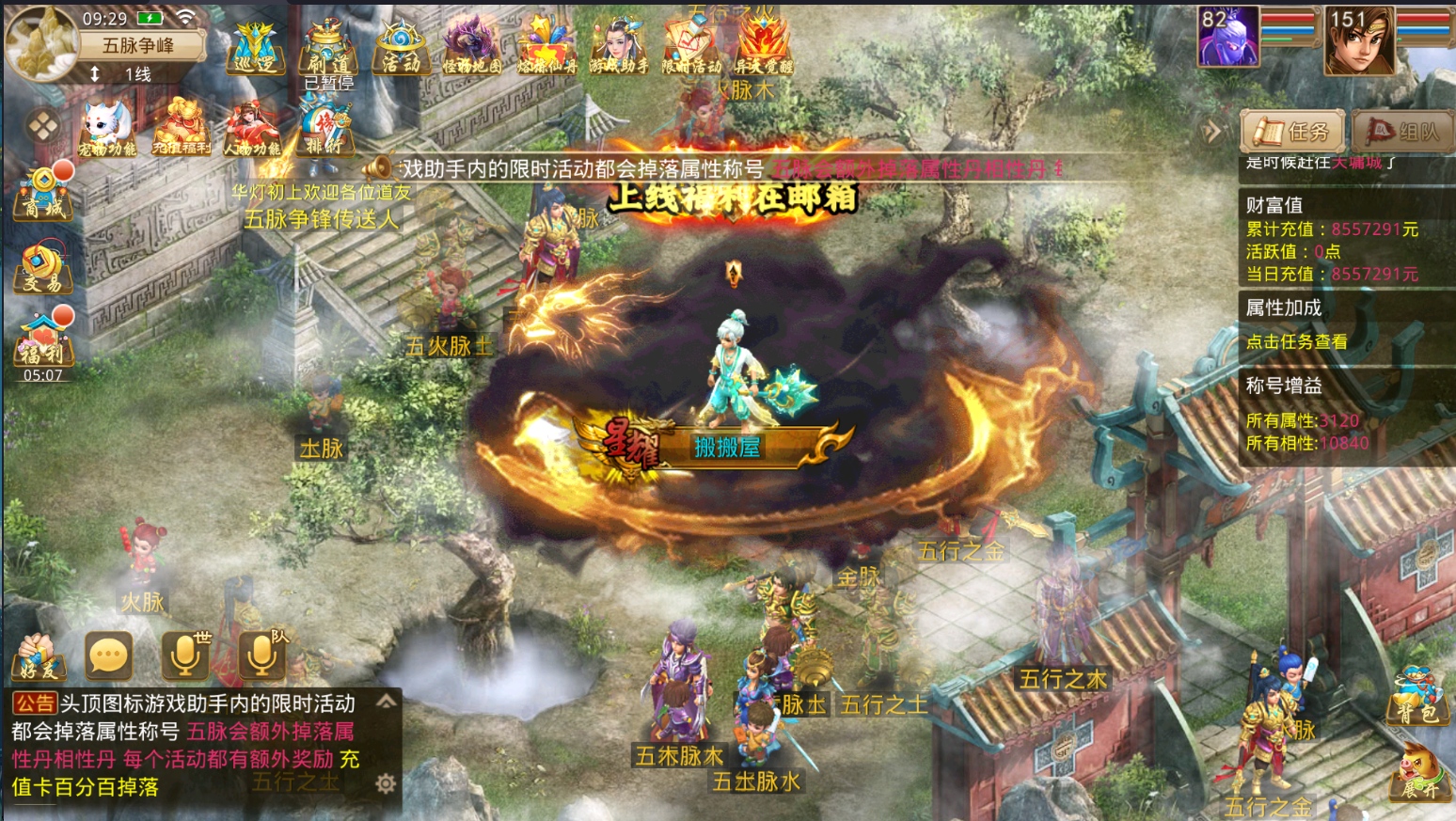Tap the 刷道 icon marked 已暂停
Screen dimensions: 1456x821
pos(328,51)
